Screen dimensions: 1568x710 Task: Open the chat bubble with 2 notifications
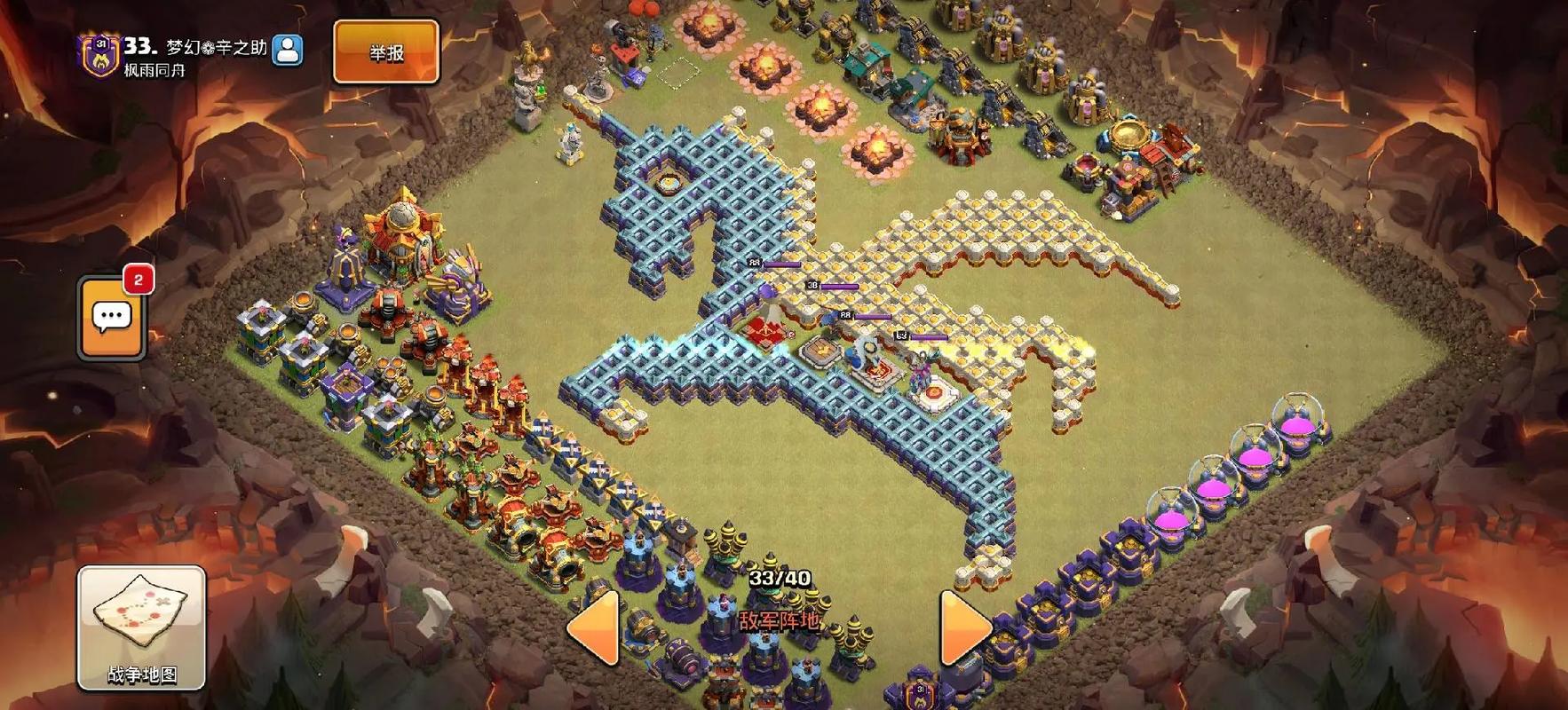pos(112,318)
